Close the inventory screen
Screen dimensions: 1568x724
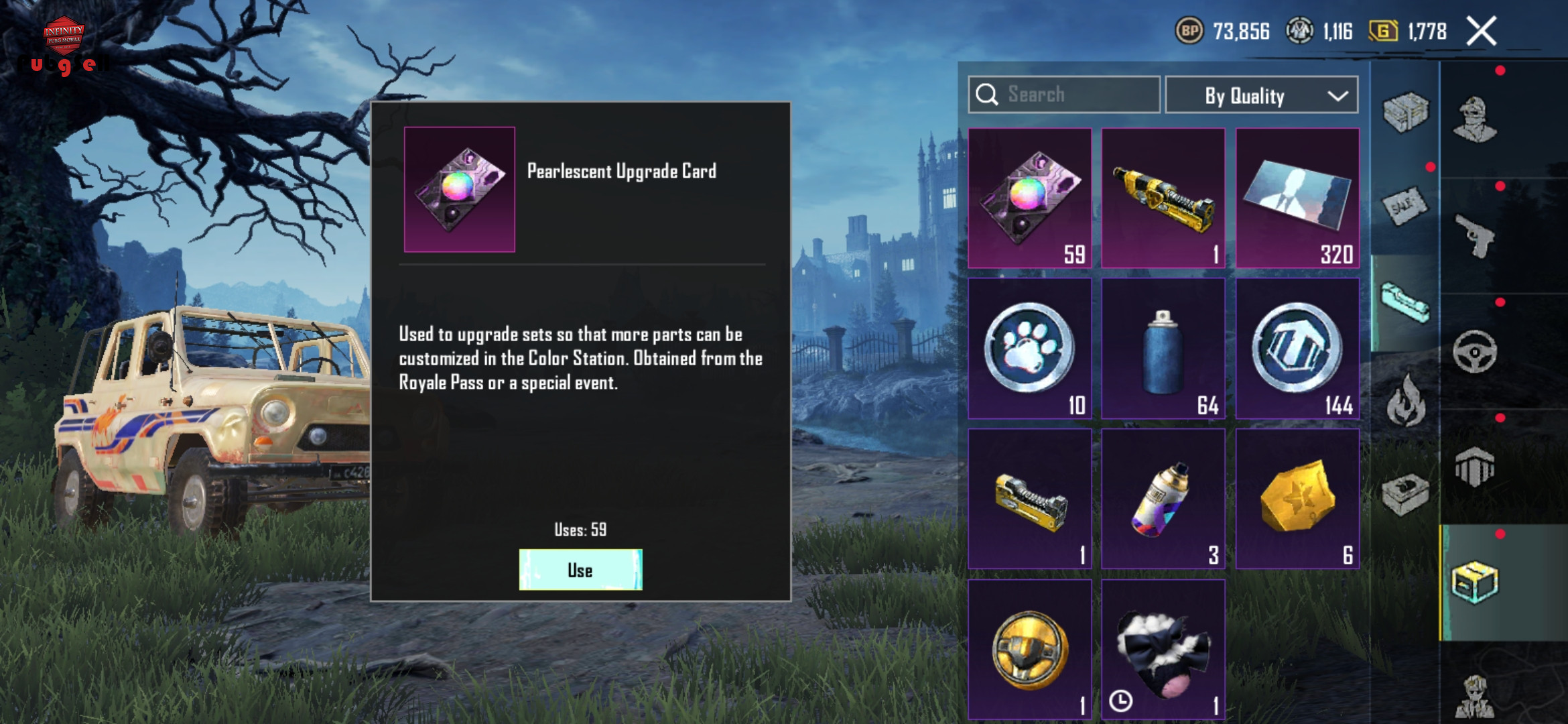pos(1482,31)
